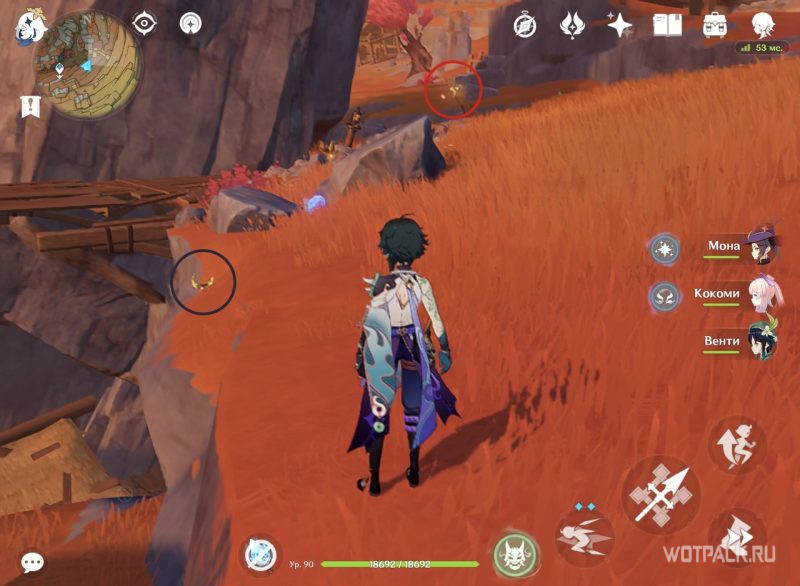Open the compass icon at the top
This screenshot has width=800, height=586.
[524, 25]
